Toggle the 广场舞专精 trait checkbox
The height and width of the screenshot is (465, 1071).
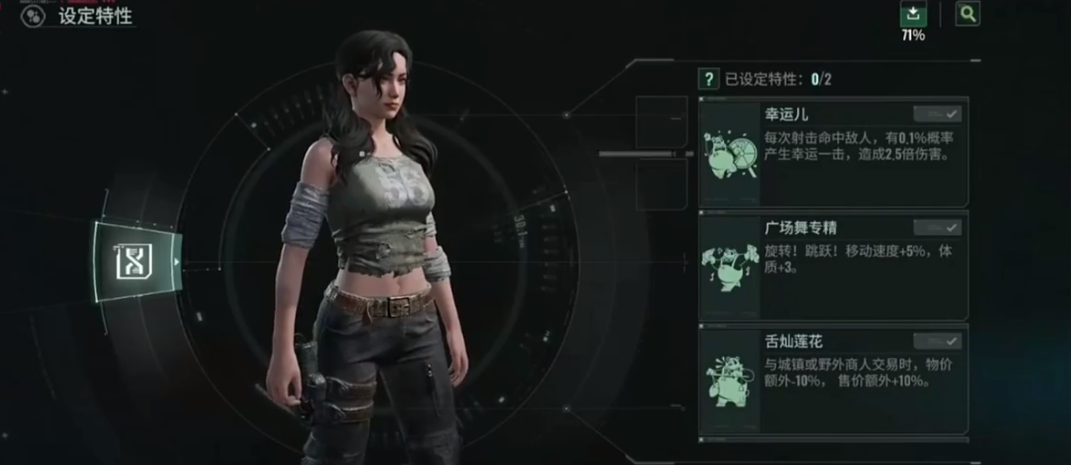(x=937, y=227)
